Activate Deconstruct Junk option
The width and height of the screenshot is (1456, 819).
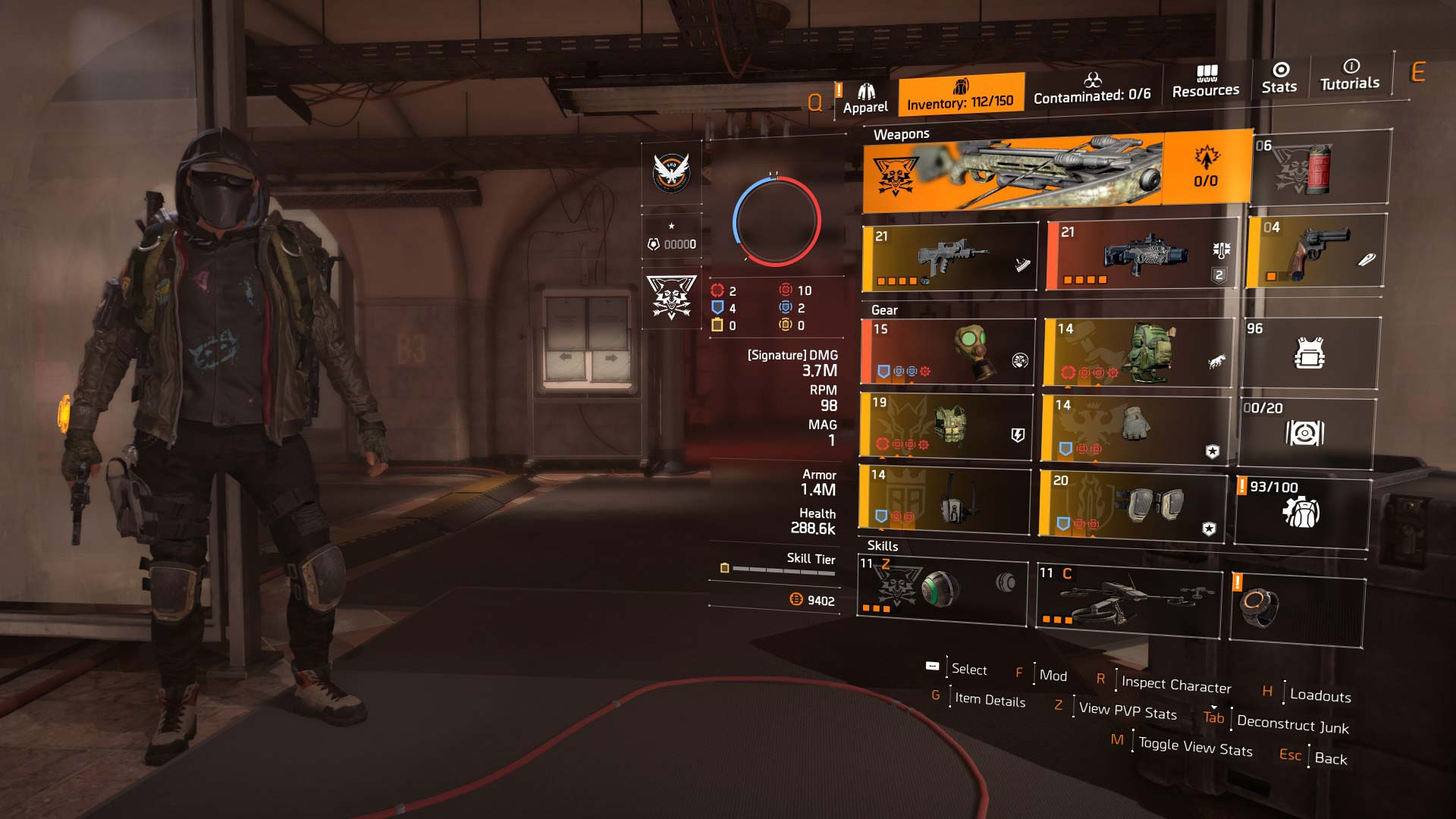tap(1291, 726)
